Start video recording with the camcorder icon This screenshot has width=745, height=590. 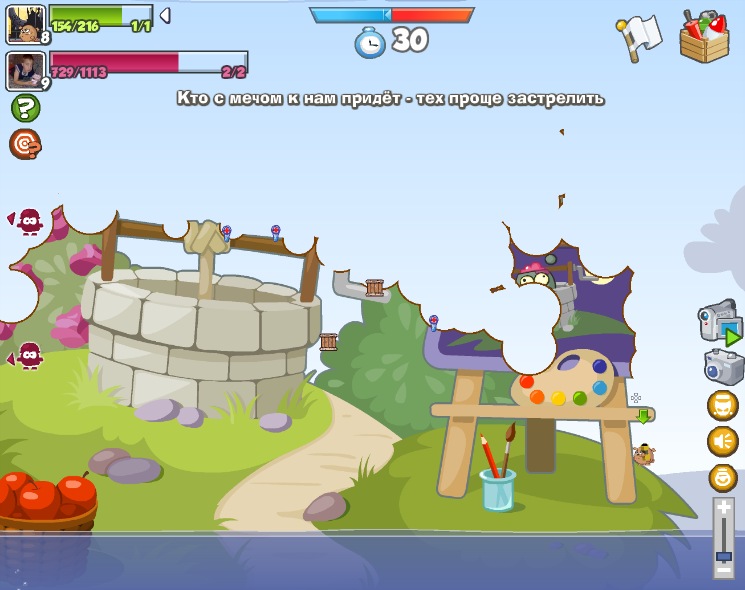pyautogui.click(x=719, y=324)
